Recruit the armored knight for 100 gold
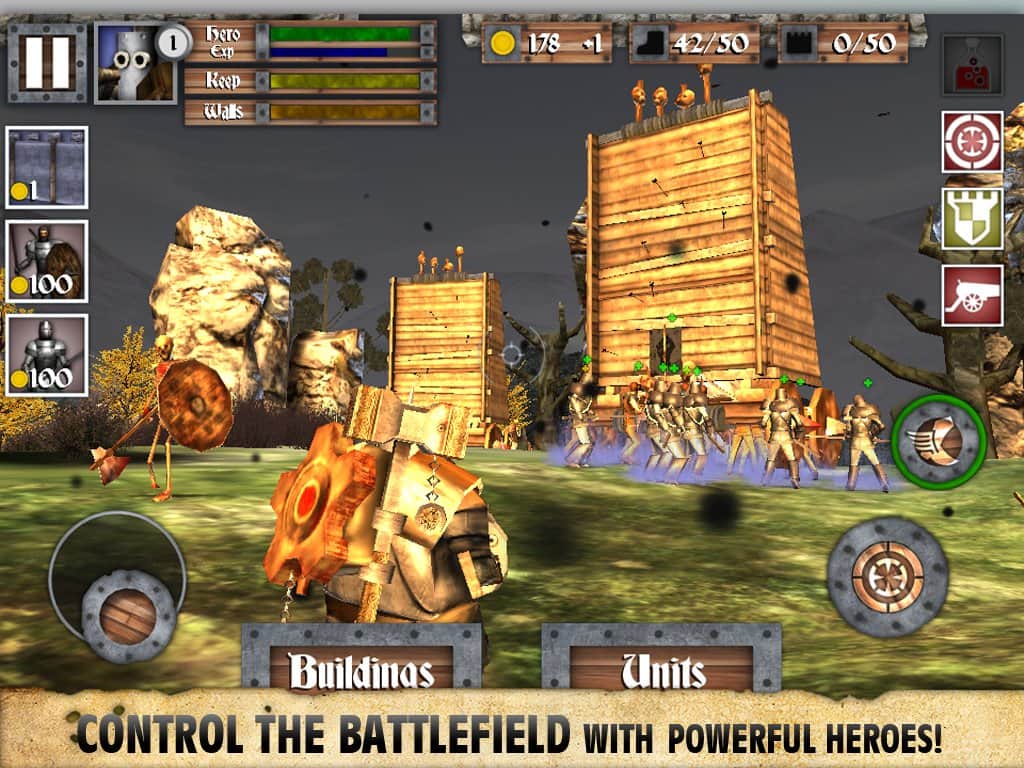 coord(47,355)
